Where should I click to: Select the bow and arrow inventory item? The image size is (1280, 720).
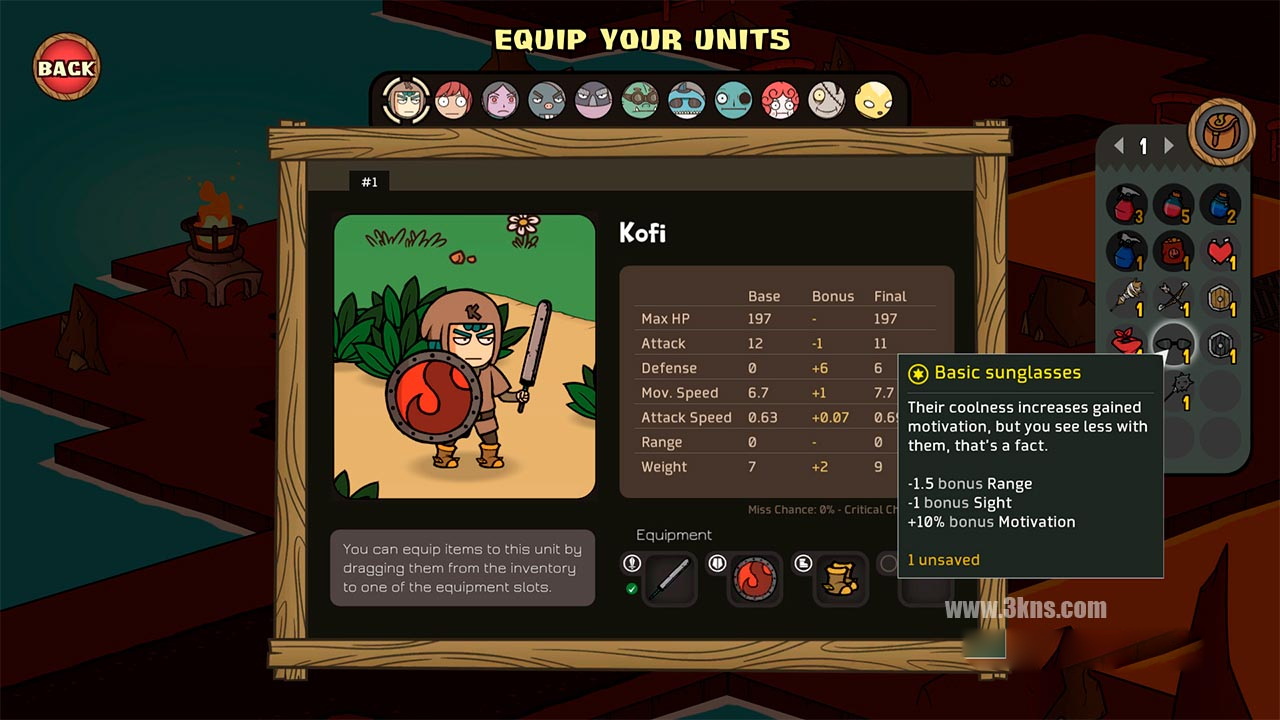pos(1173,297)
